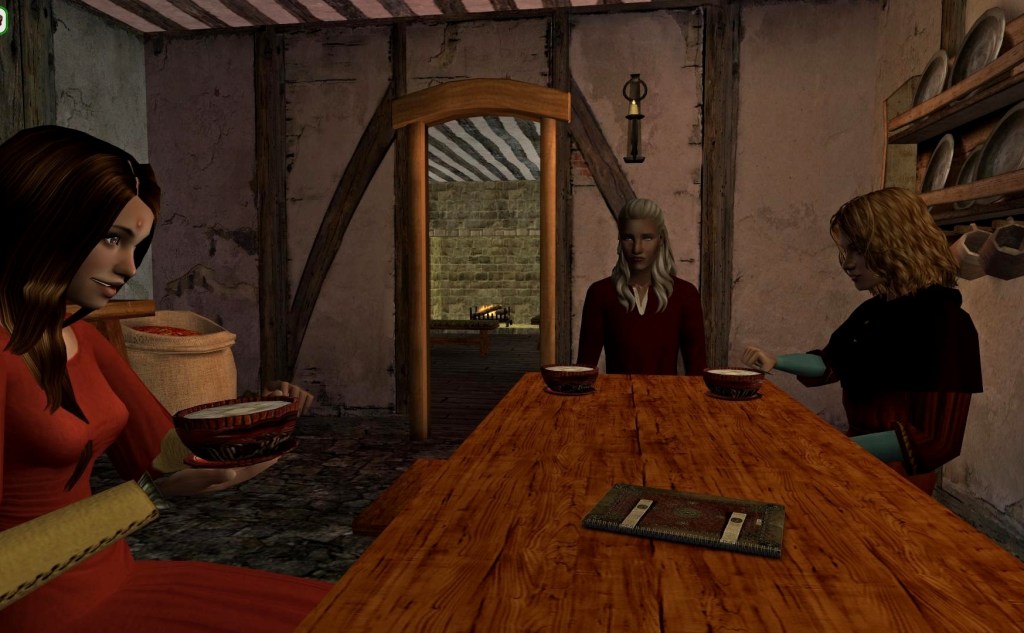Click the green-bordered action queue icon

[3, 22]
